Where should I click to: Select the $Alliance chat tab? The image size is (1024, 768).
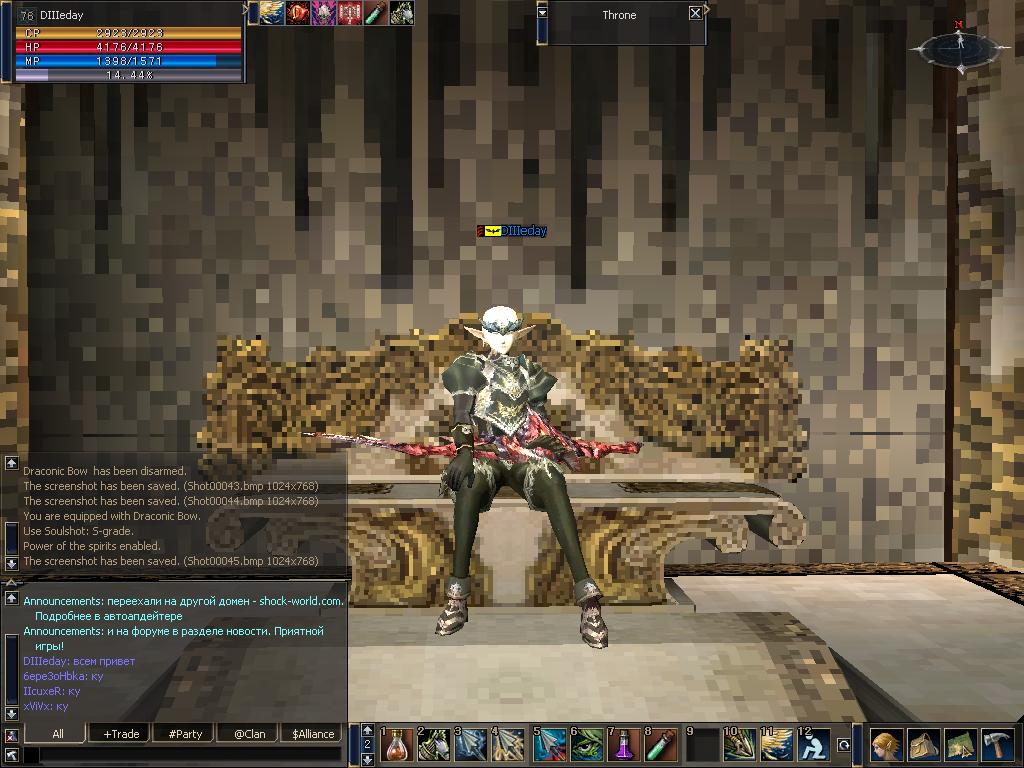tap(313, 733)
